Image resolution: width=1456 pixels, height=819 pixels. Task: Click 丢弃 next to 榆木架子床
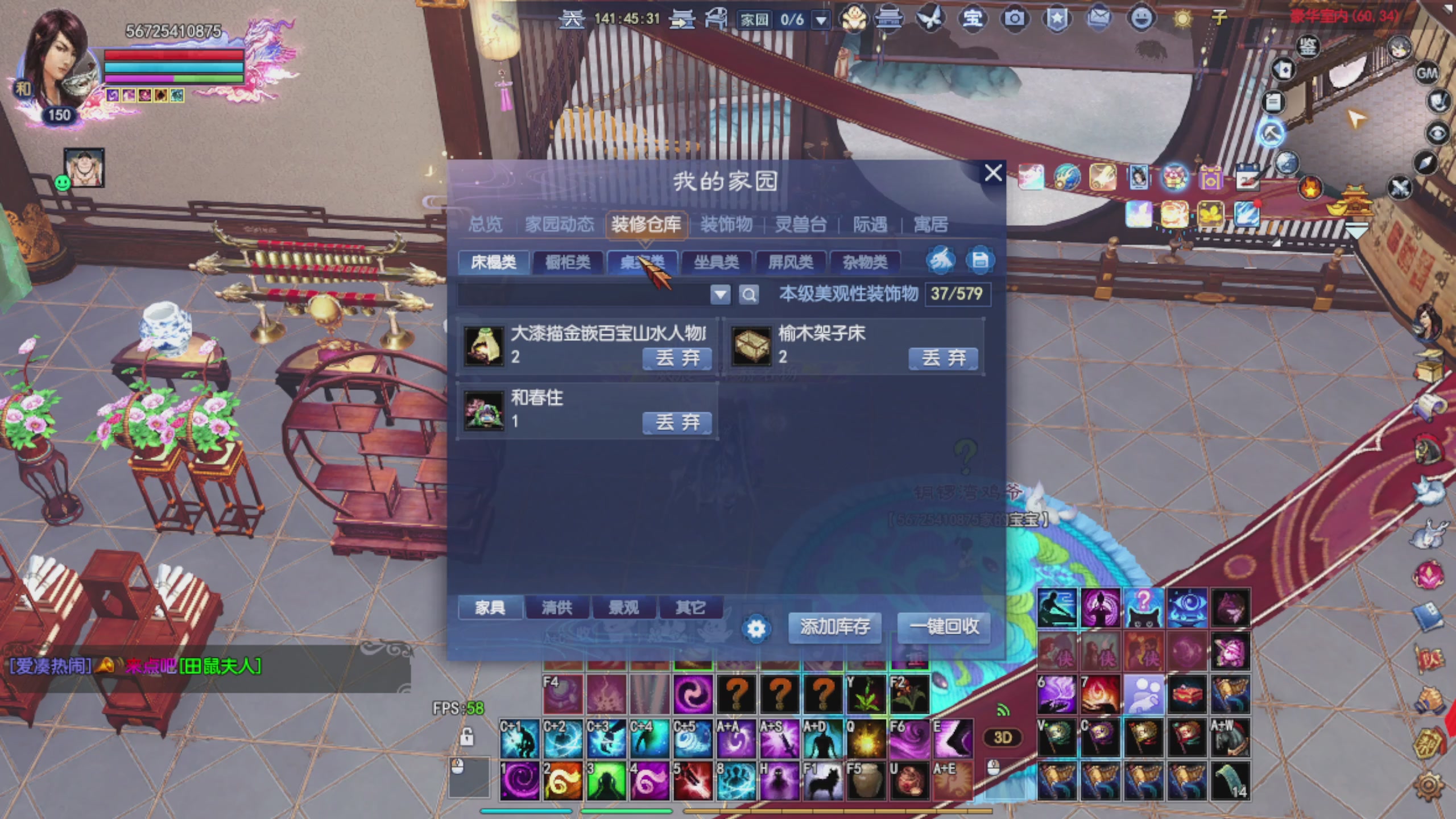tap(944, 358)
